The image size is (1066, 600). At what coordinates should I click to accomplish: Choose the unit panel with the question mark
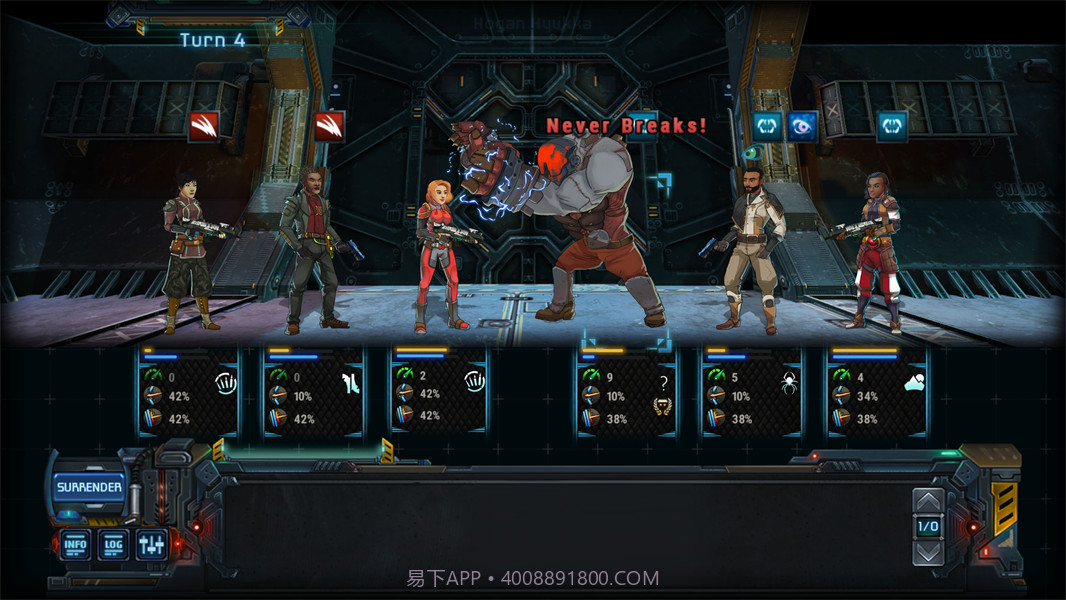[x=626, y=392]
